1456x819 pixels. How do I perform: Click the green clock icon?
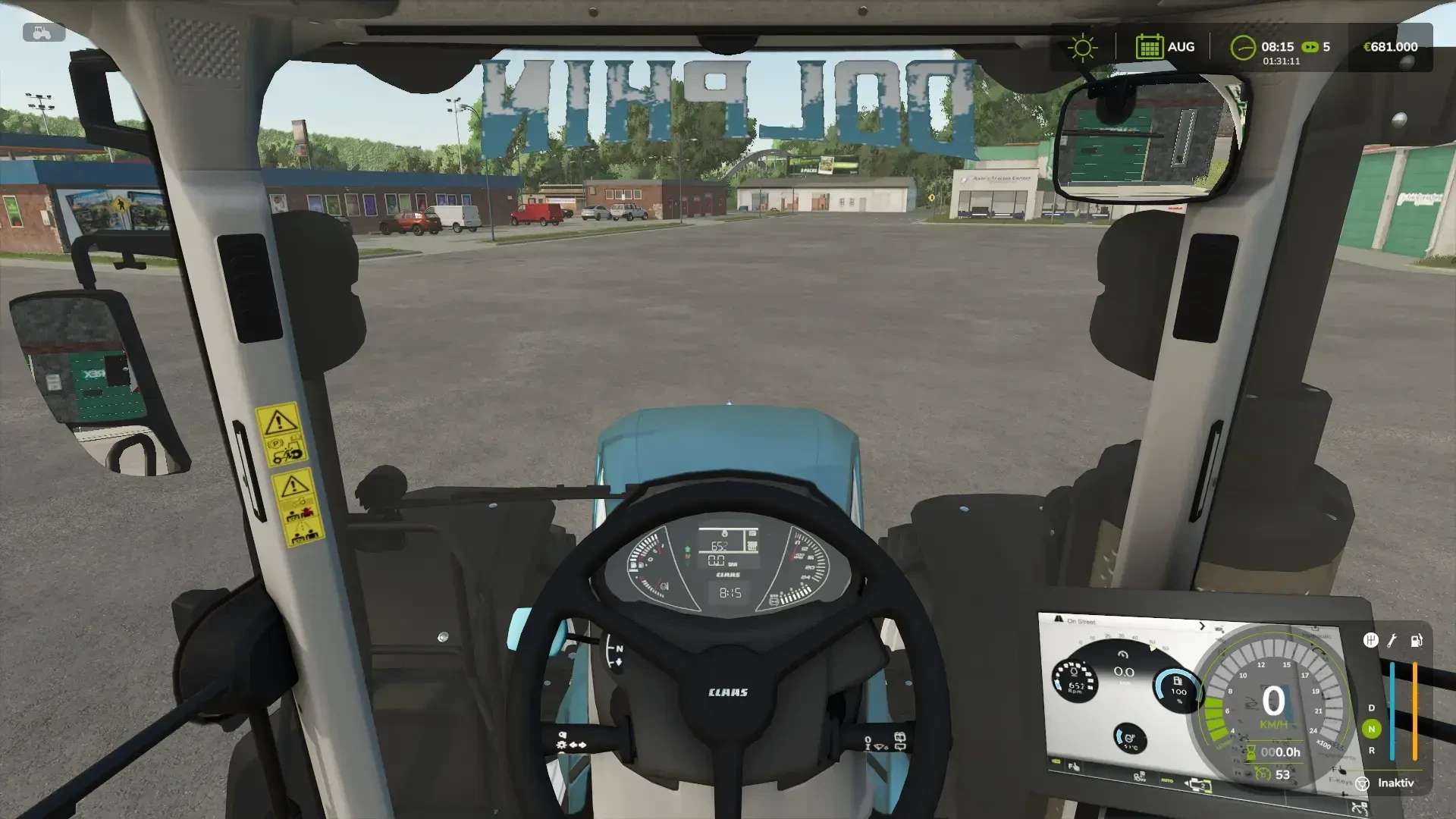click(x=1242, y=48)
